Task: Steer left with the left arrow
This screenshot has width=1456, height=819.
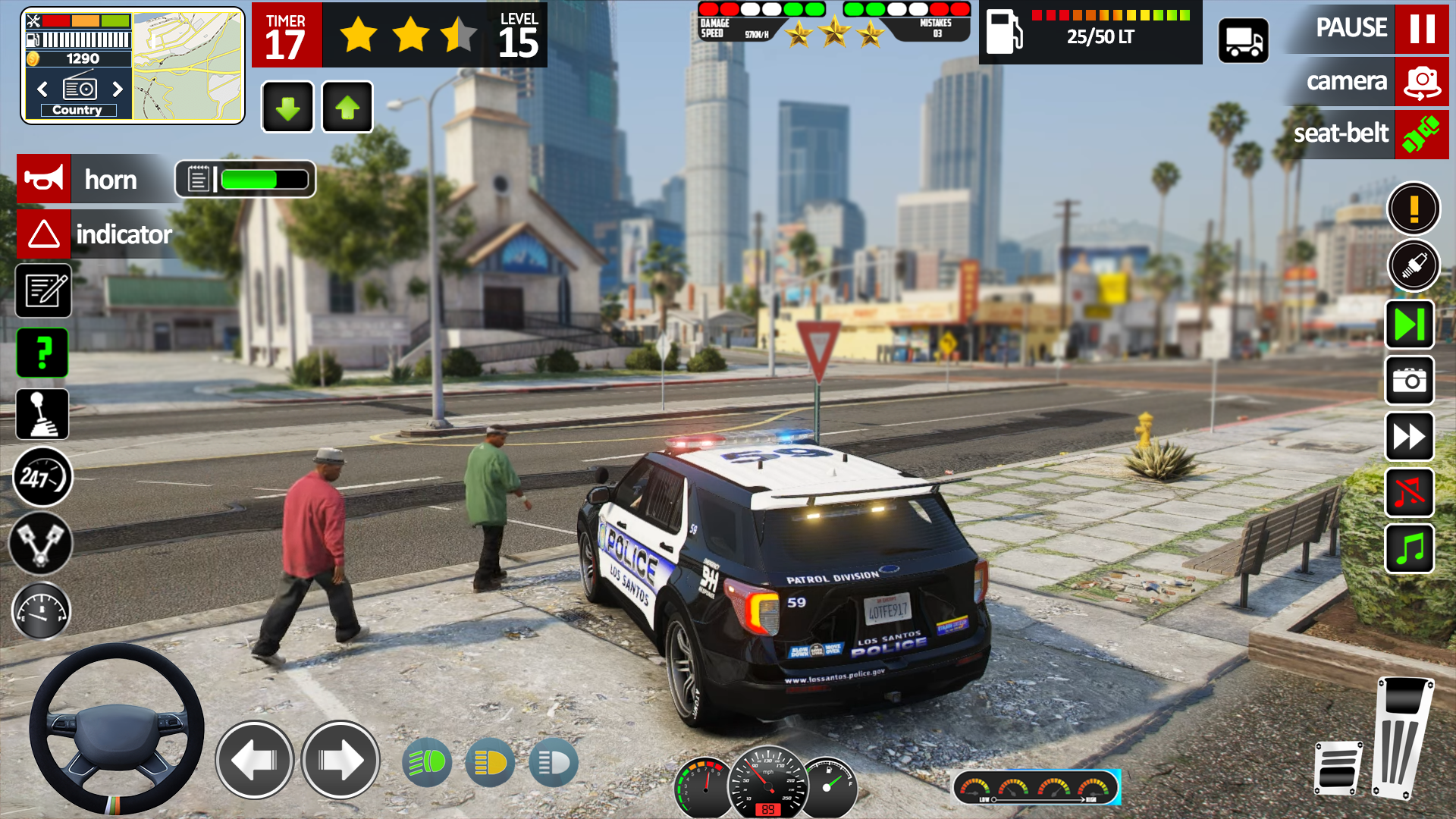Action: (x=255, y=760)
